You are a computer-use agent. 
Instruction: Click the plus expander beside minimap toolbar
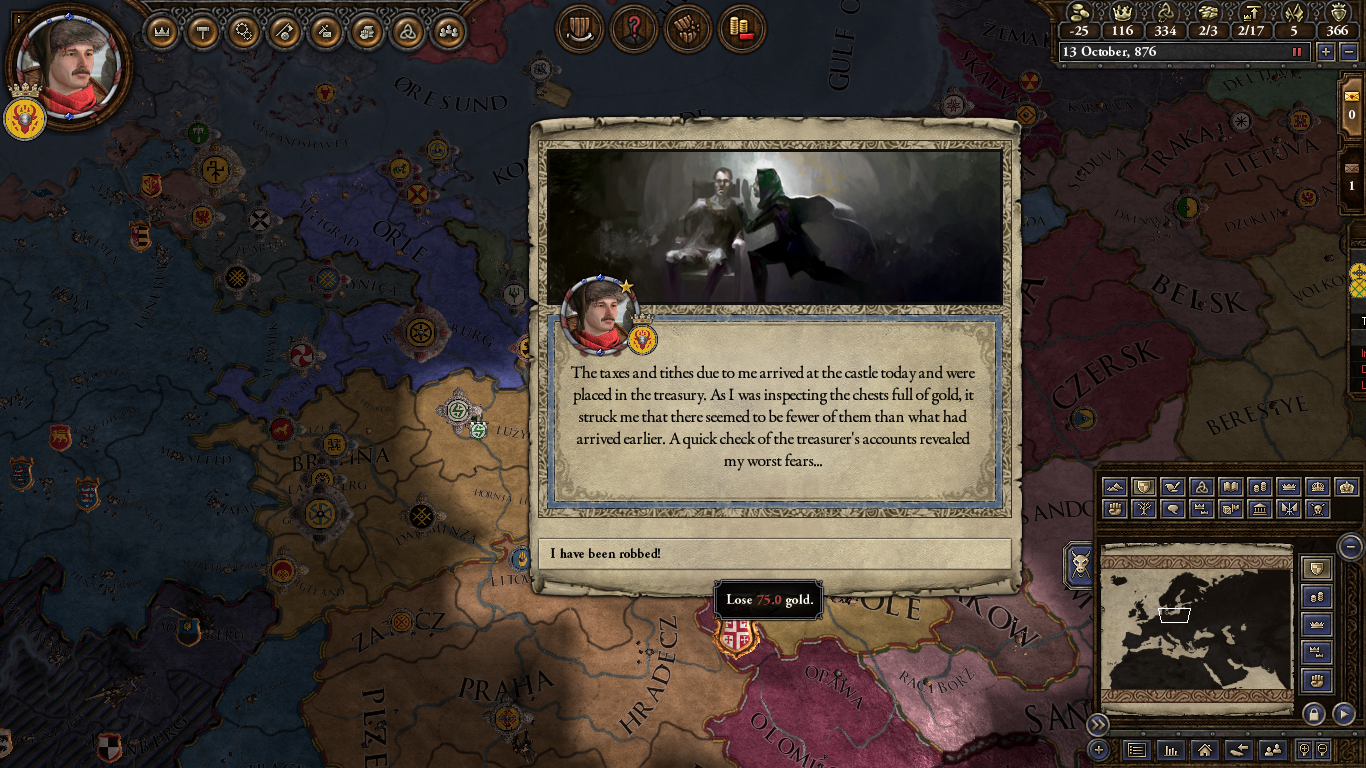1099,749
